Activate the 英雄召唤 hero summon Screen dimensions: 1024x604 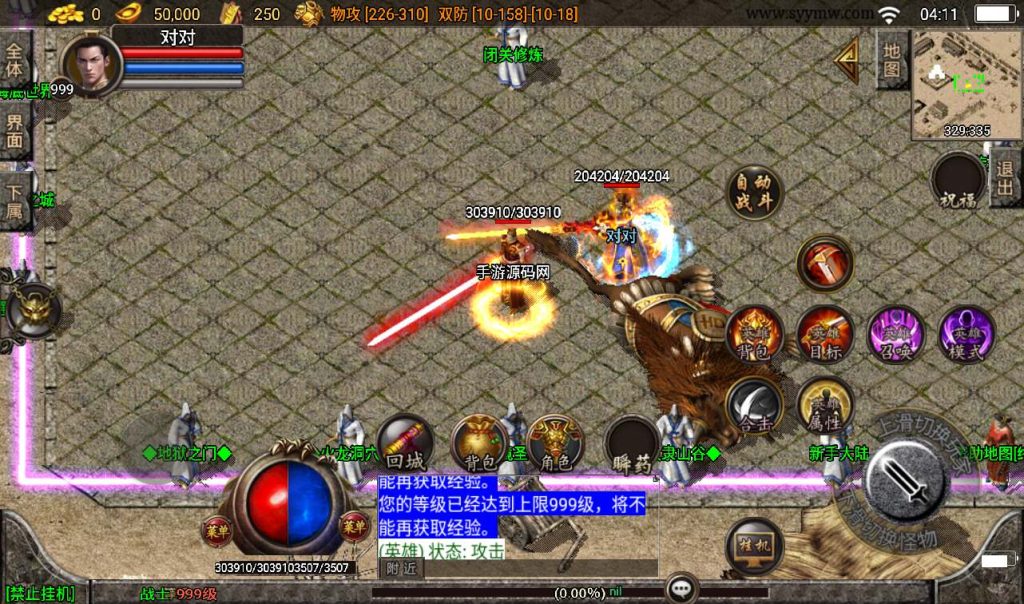pyautogui.click(x=895, y=334)
